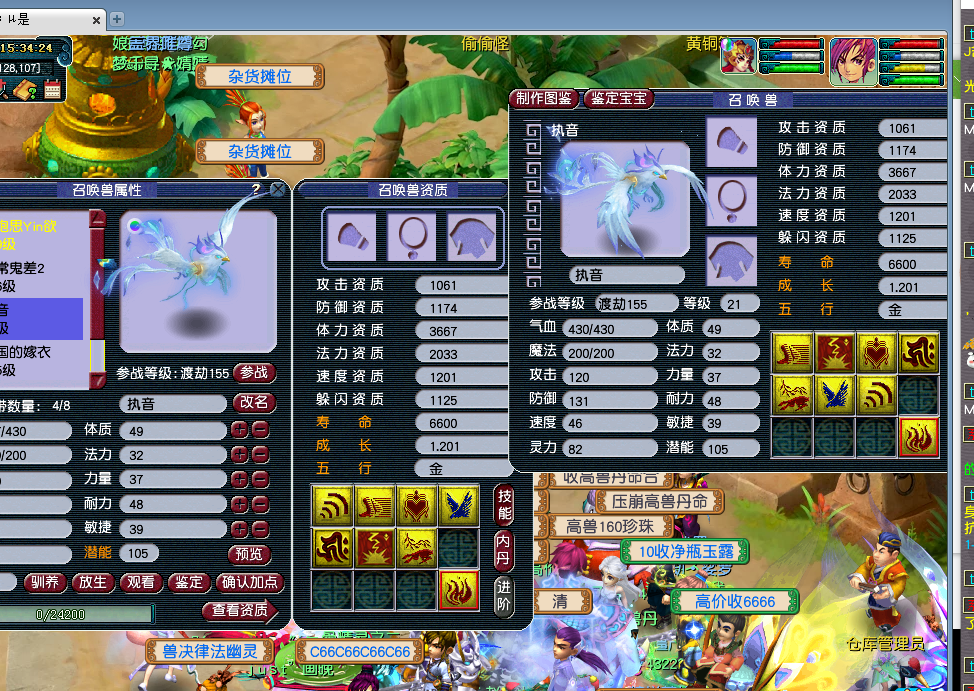This screenshot has width=974, height=691.
Task: Switch to the 内丹 inner pill tab
Action: tap(505, 548)
